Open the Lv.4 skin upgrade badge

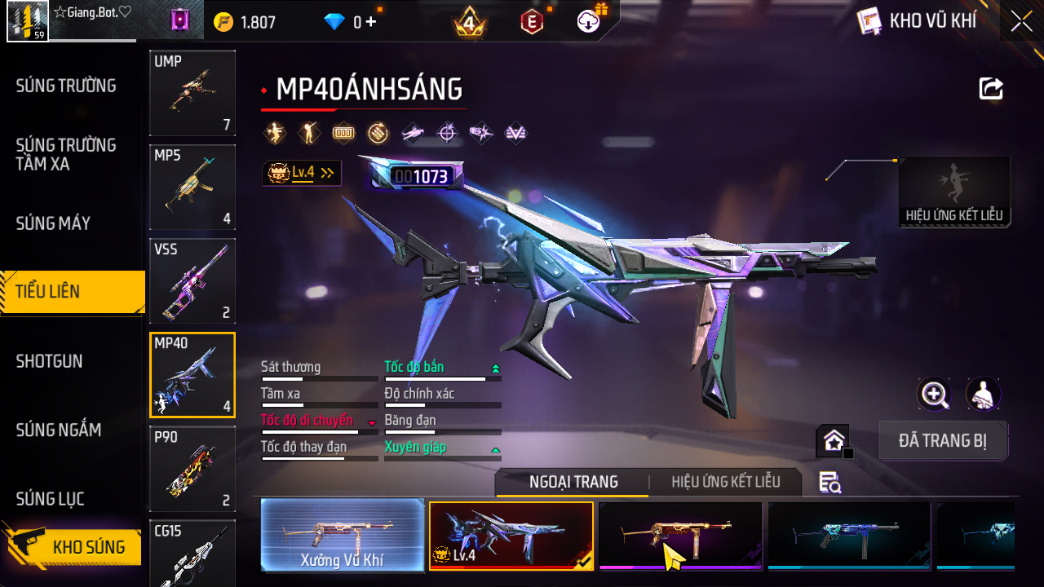tap(300, 173)
